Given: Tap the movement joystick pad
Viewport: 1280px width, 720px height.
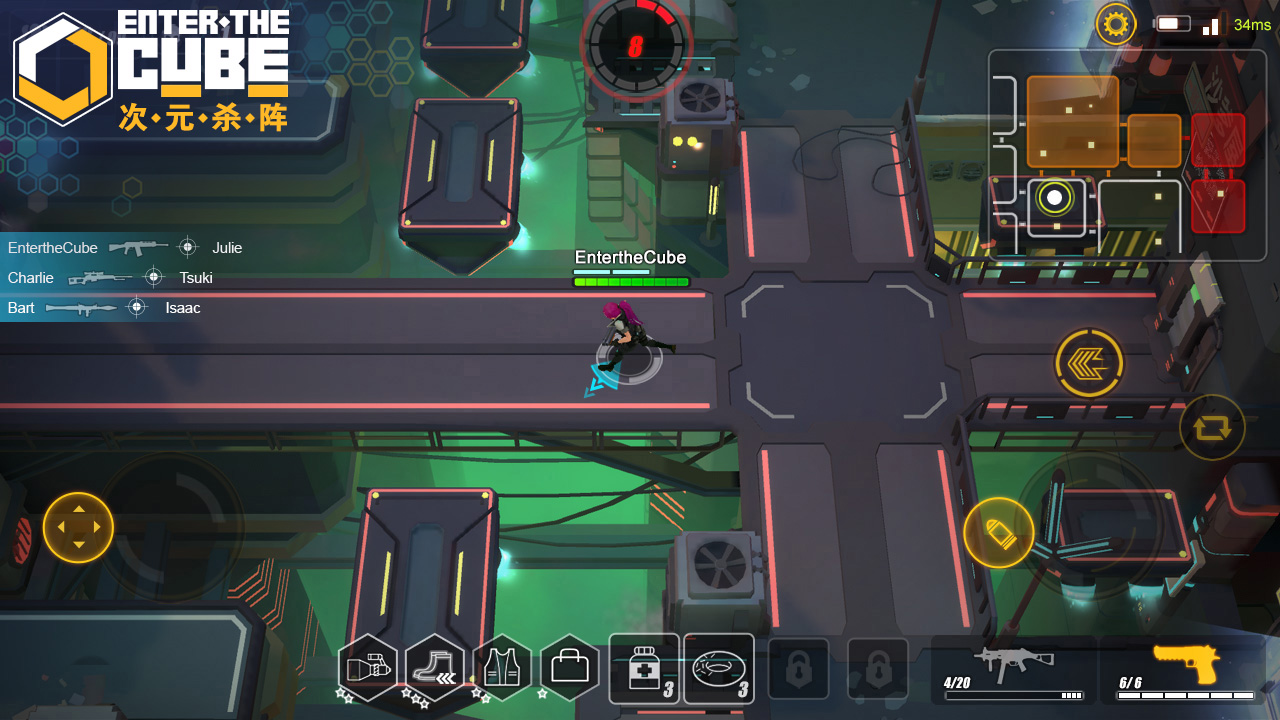Looking at the screenshot, I should click(x=78, y=527).
